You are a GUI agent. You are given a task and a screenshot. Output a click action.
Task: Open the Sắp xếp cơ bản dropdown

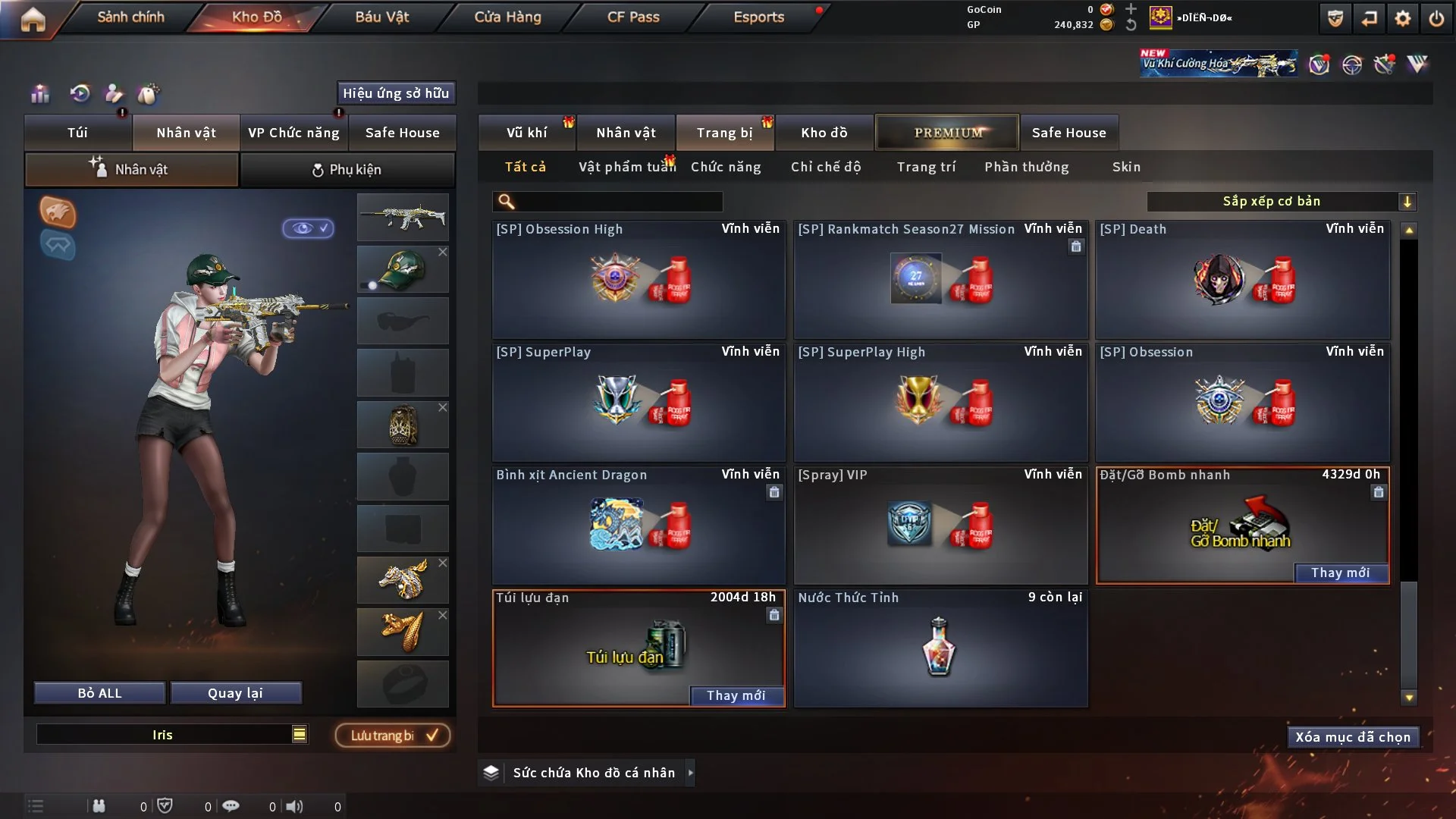pyautogui.click(x=1281, y=201)
